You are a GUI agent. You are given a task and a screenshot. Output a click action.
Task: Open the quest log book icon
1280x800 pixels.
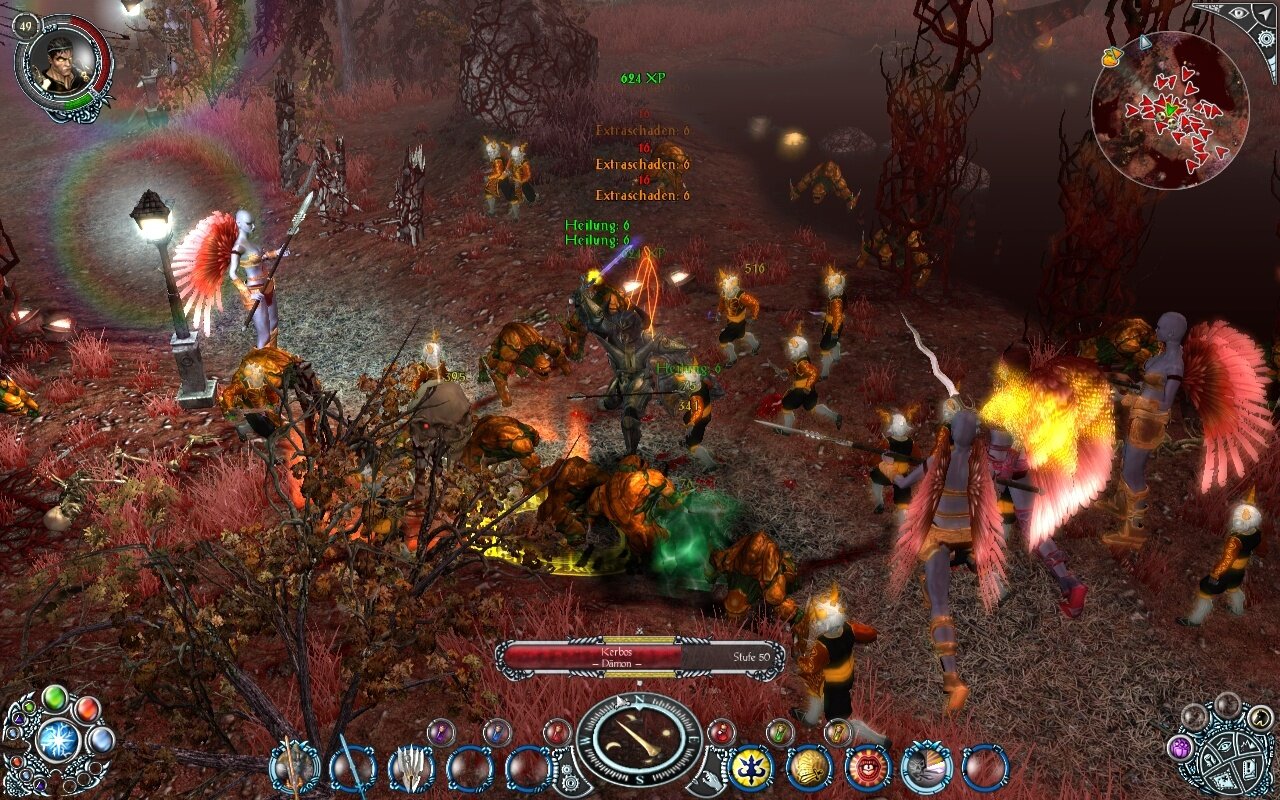click(x=1250, y=767)
